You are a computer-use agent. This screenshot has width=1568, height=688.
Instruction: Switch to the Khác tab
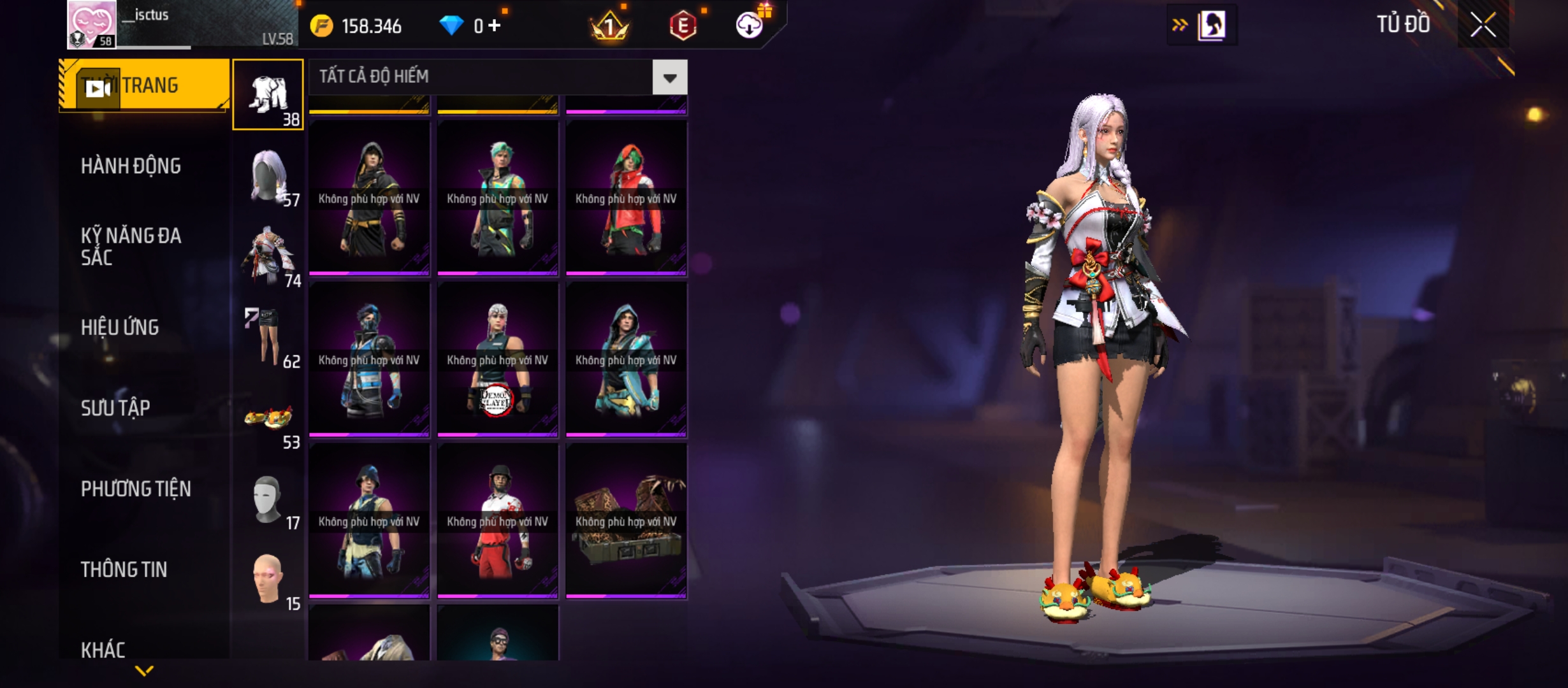tap(103, 649)
